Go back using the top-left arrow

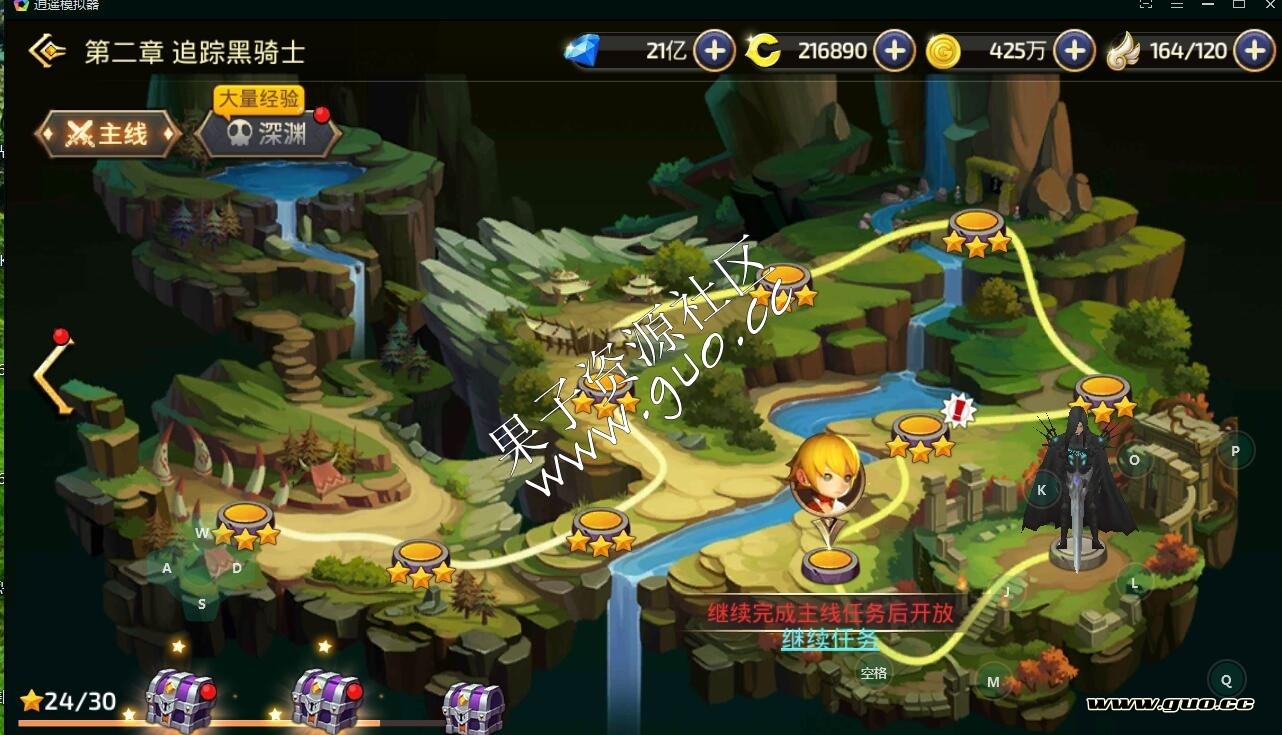point(46,51)
